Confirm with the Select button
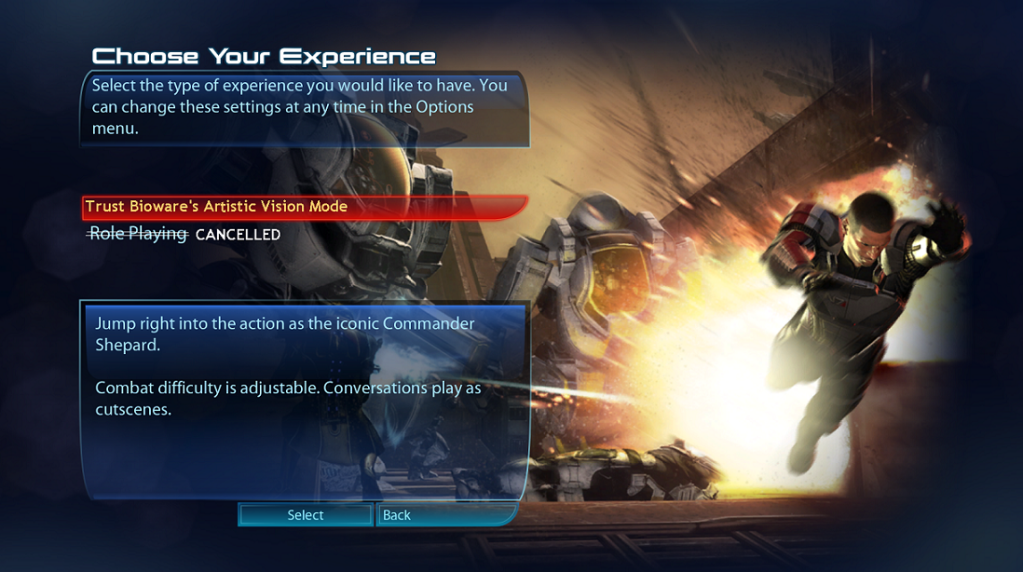This screenshot has width=1023, height=572. click(305, 515)
